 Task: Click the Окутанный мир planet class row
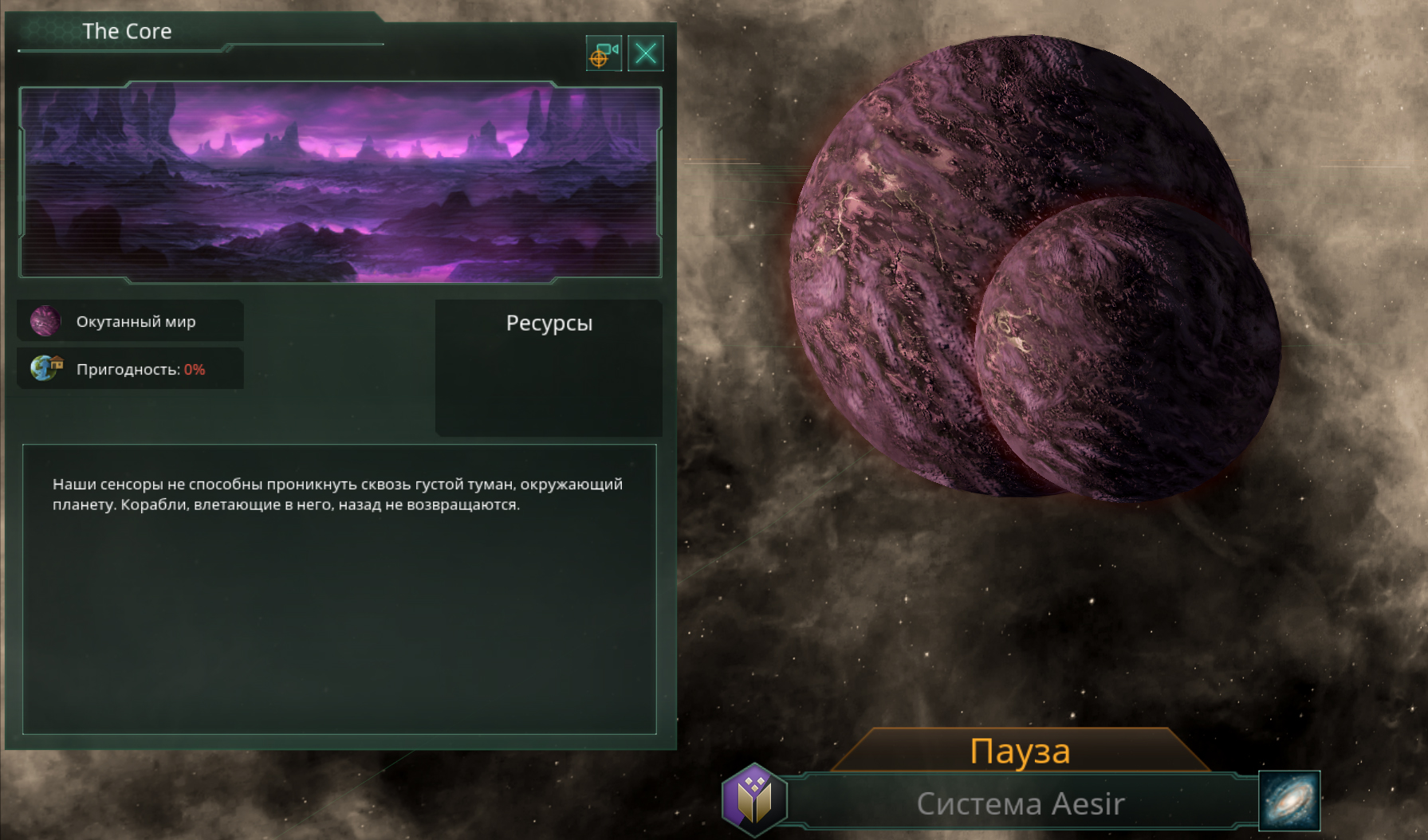coord(131,321)
